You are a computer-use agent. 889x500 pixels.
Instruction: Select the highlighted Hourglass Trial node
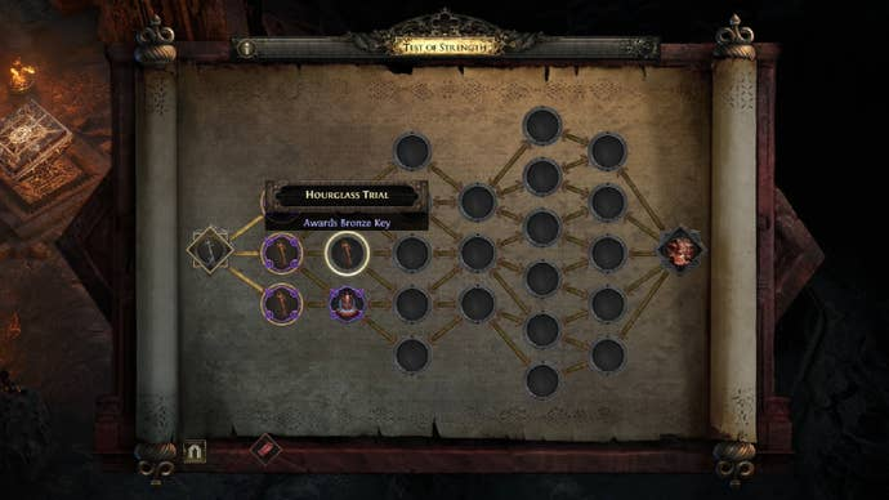pos(347,252)
